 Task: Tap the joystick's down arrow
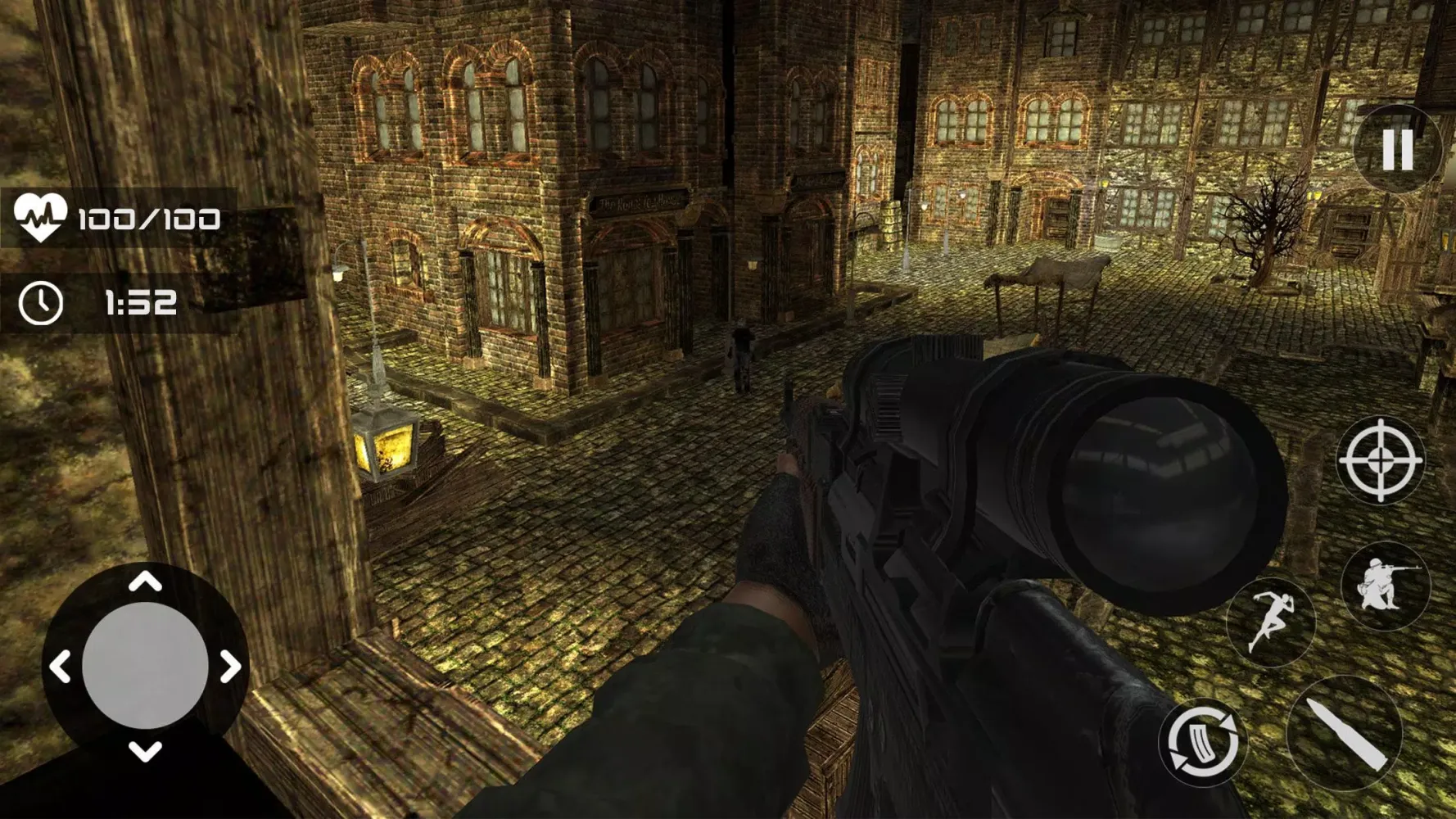pos(146,751)
